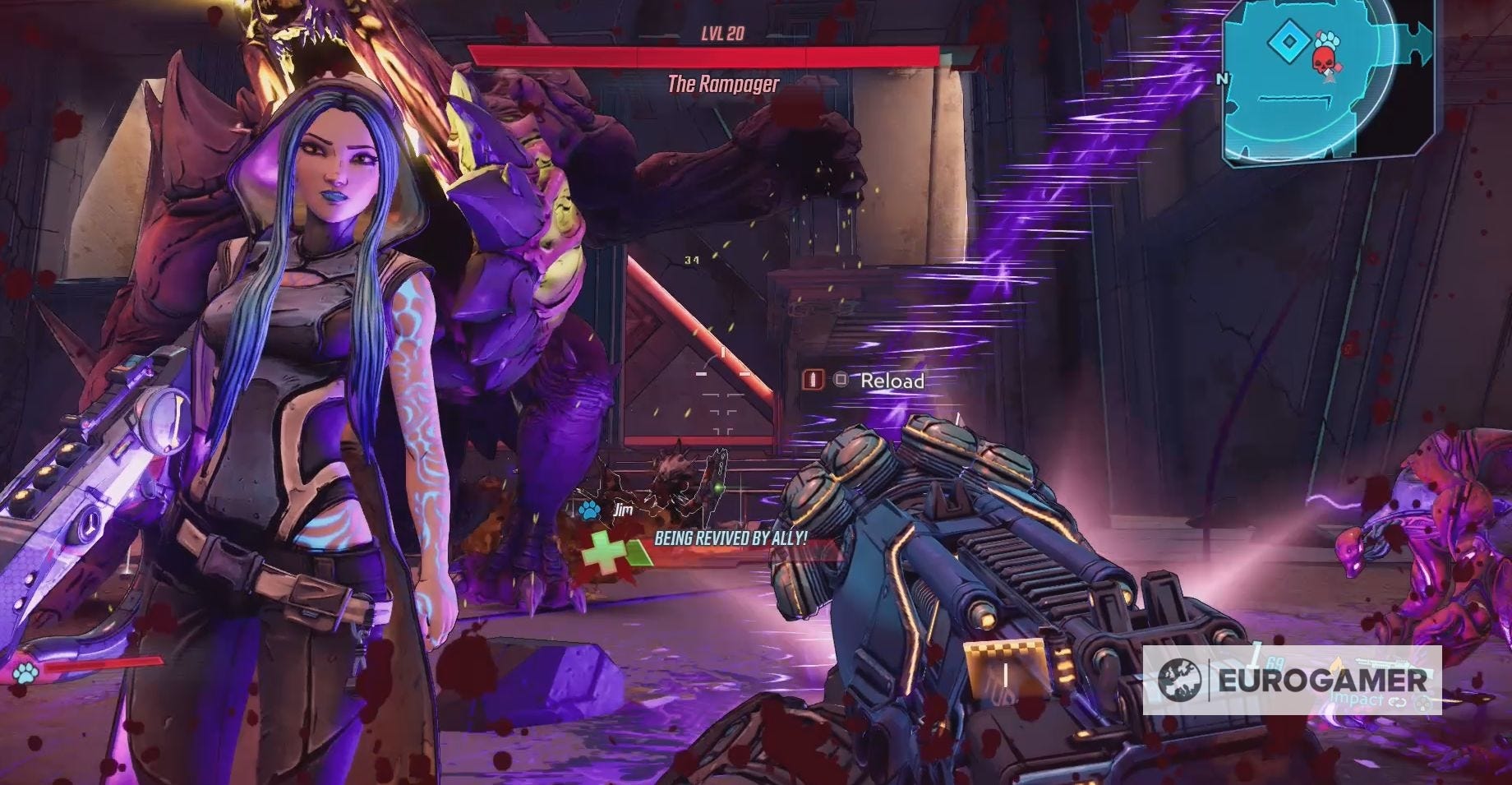Click the equipped shotgun silhouette icon in the HUD

1385,662
